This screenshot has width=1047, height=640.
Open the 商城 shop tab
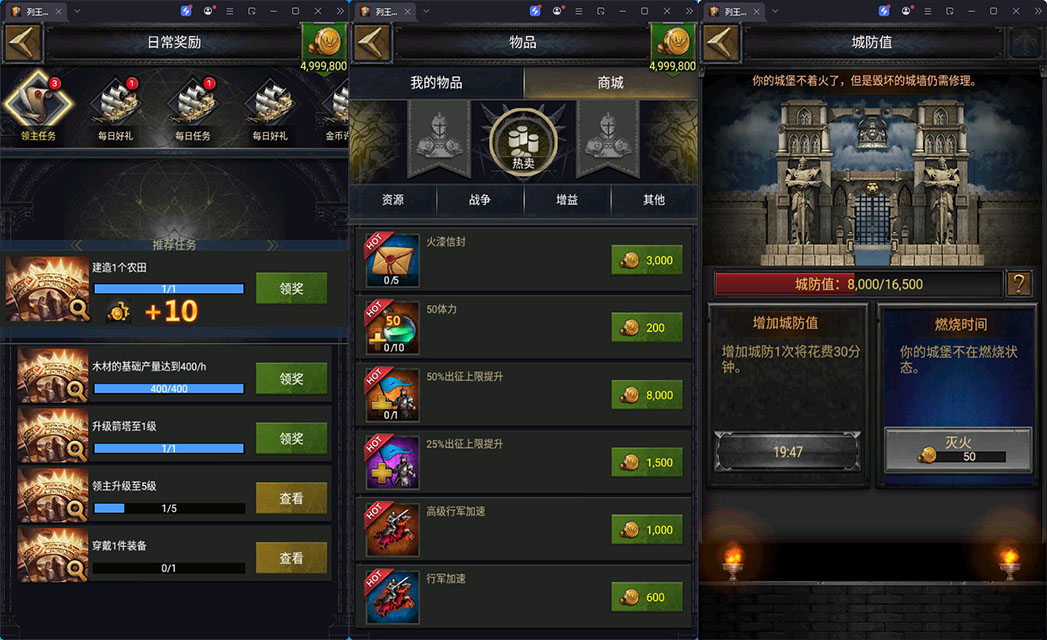610,83
